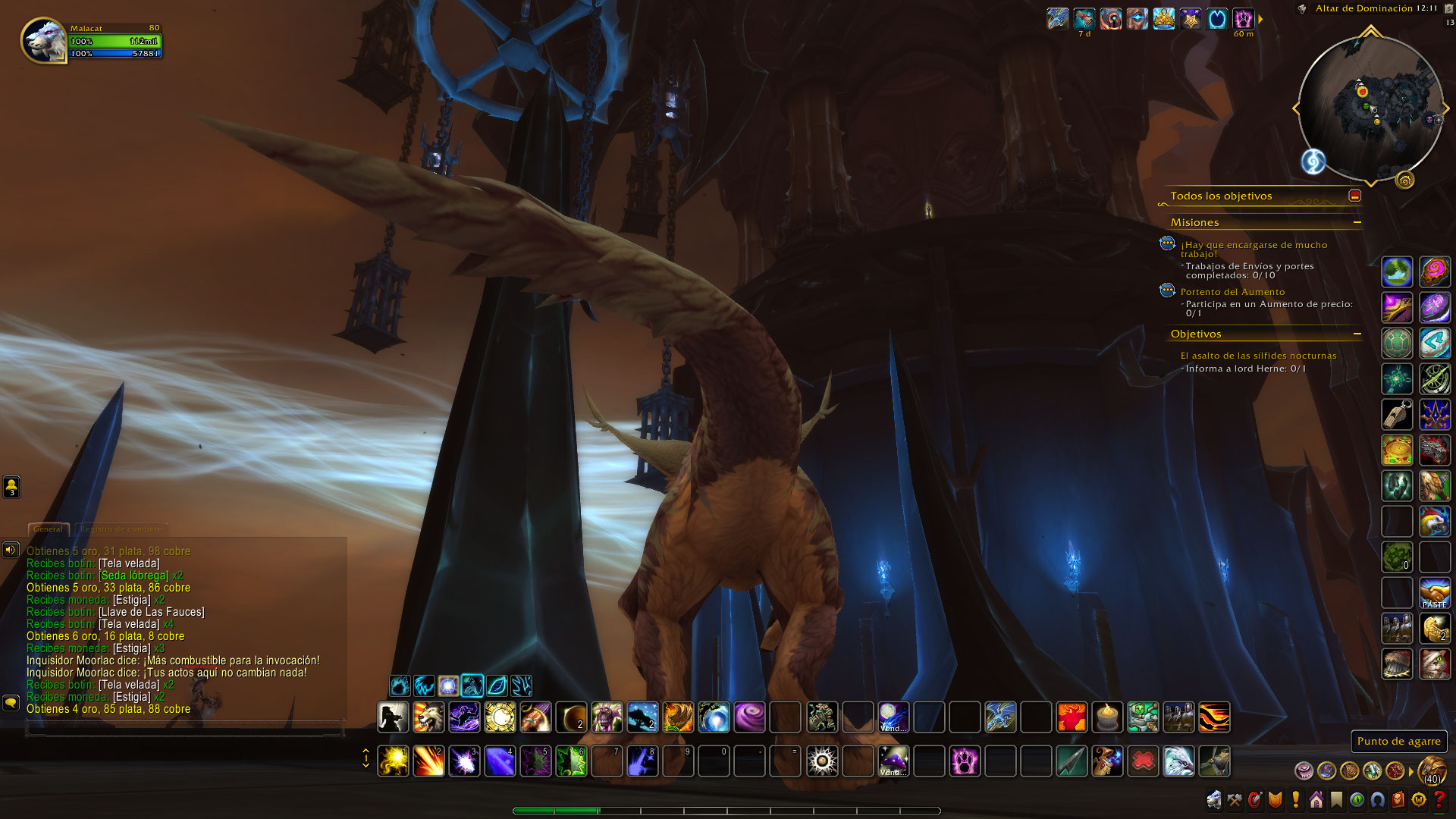Click the Malacat player portrait
Screen dimensions: 1456x819
[45, 41]
